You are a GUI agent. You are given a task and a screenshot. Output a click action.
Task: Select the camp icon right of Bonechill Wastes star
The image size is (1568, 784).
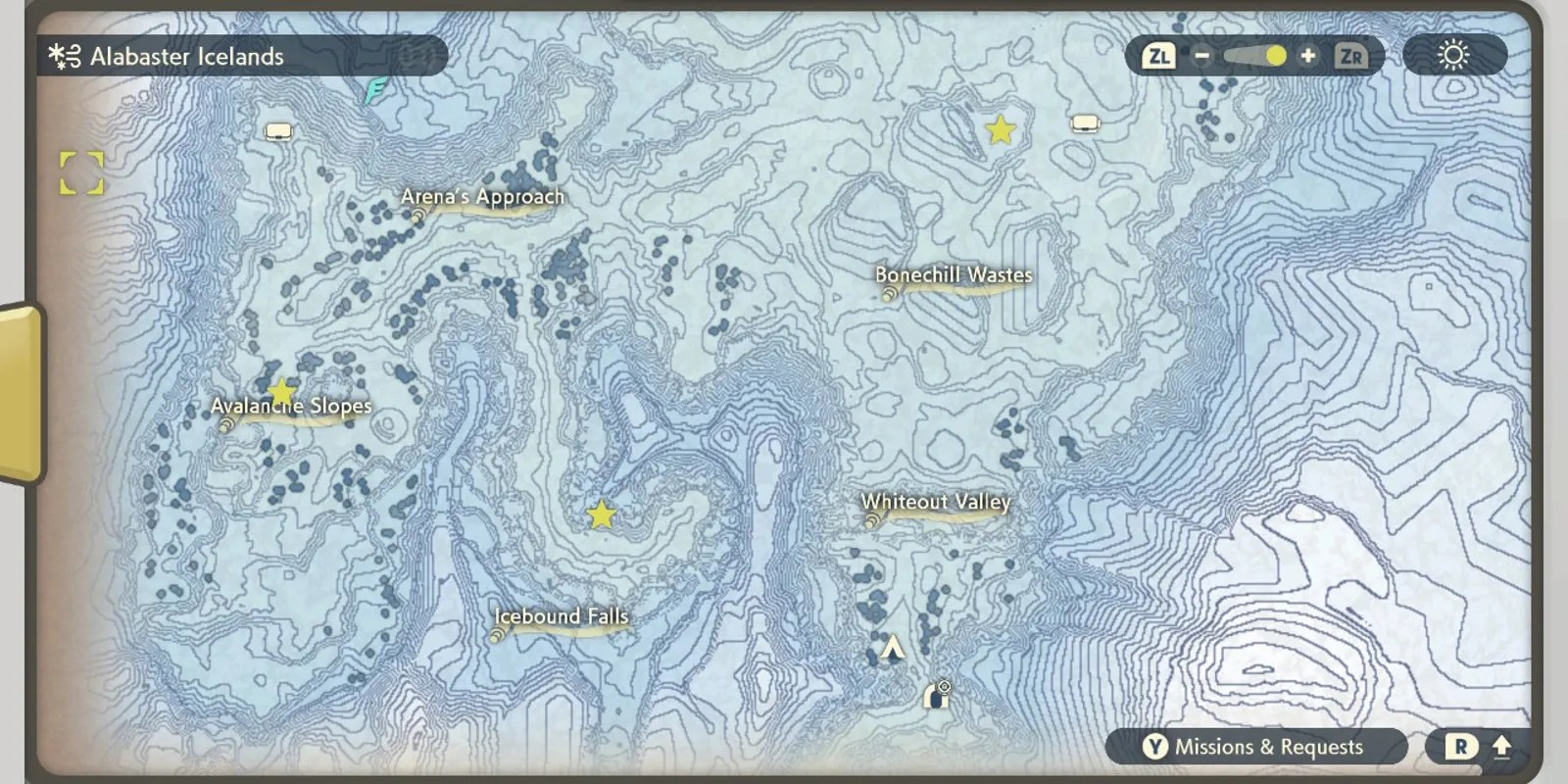[x=1083, y=122]
